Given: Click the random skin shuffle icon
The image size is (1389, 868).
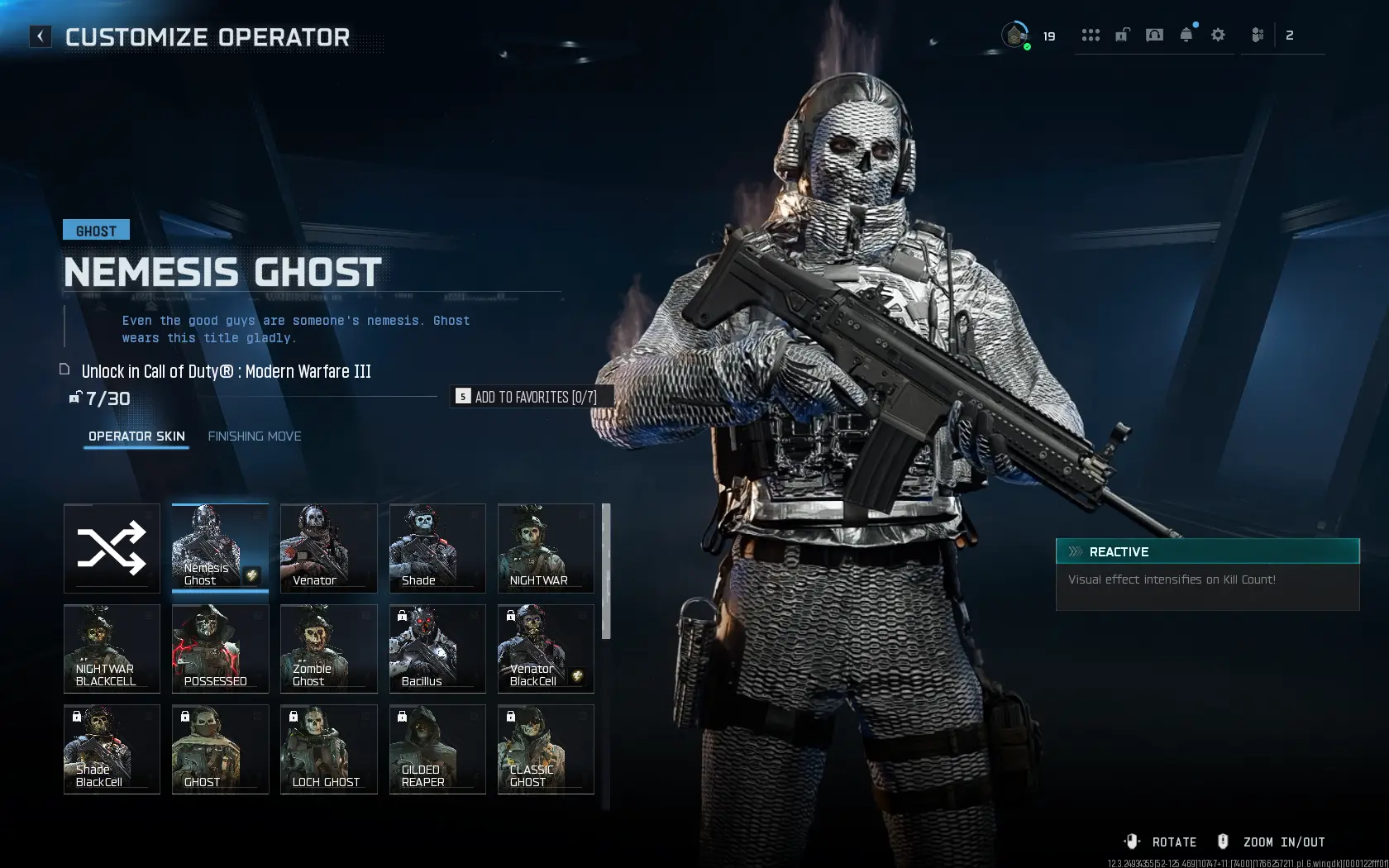Looking at the screenshot, I should tap(112, 548).
